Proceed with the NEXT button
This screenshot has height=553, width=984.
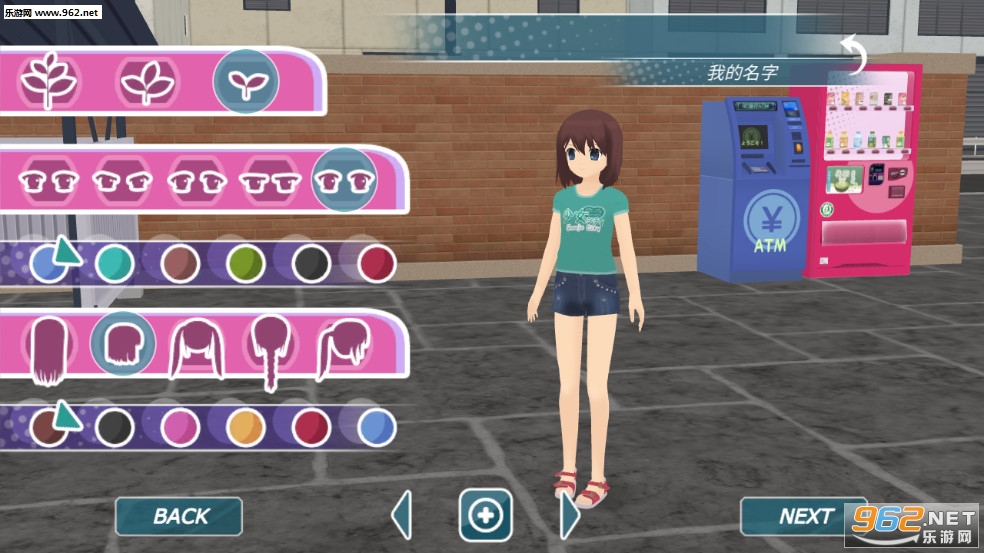[x=803, y=516]
